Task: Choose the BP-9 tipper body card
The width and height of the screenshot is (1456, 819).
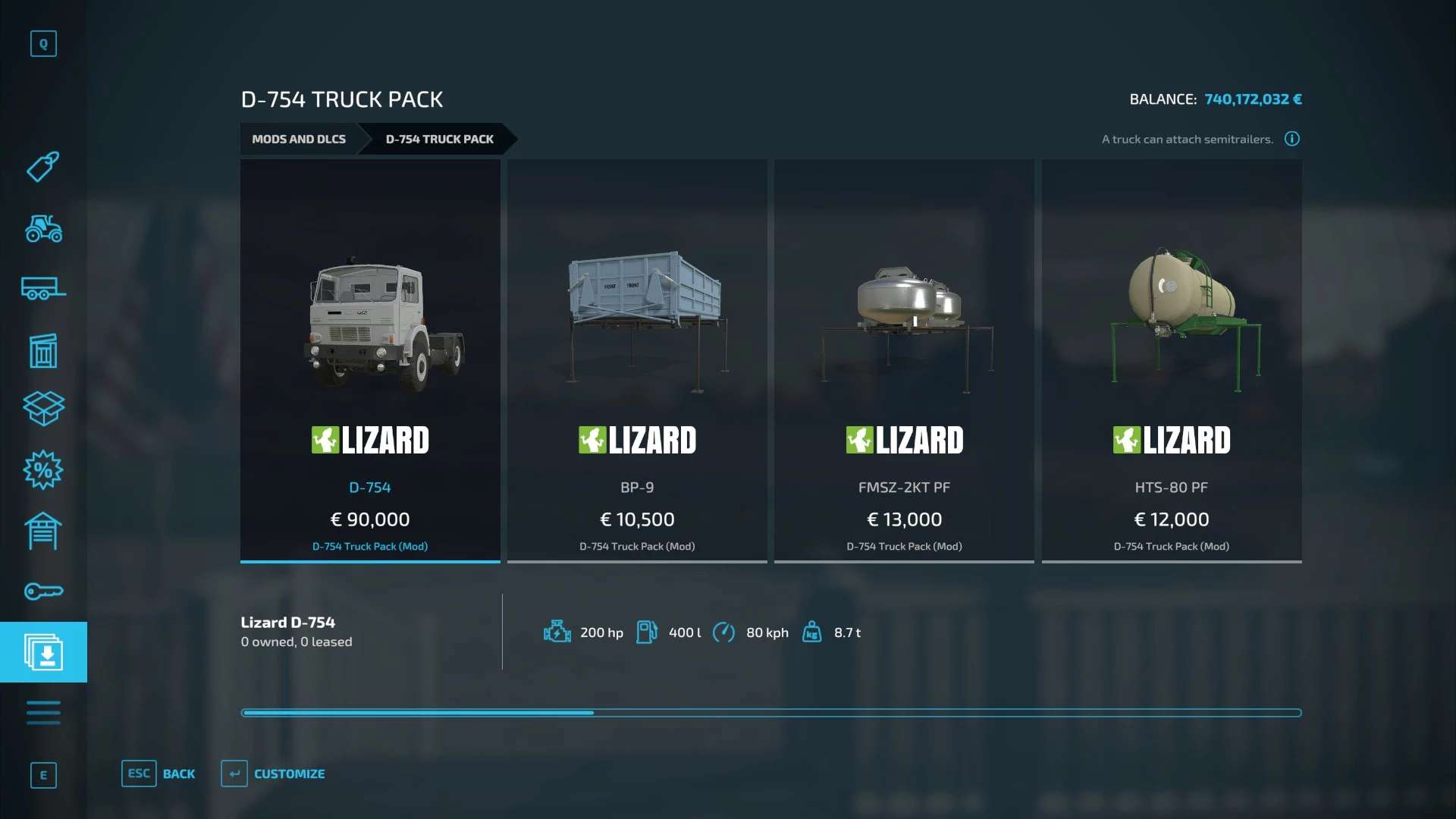Action: [x=637, y=360]
